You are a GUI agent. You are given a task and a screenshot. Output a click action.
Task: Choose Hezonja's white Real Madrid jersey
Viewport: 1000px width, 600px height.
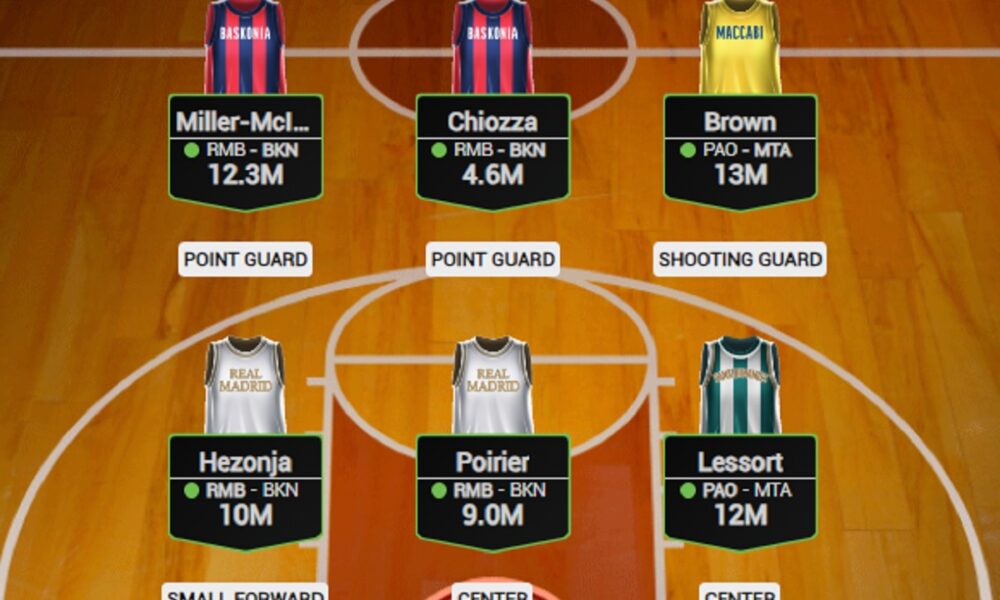point(245,386)
